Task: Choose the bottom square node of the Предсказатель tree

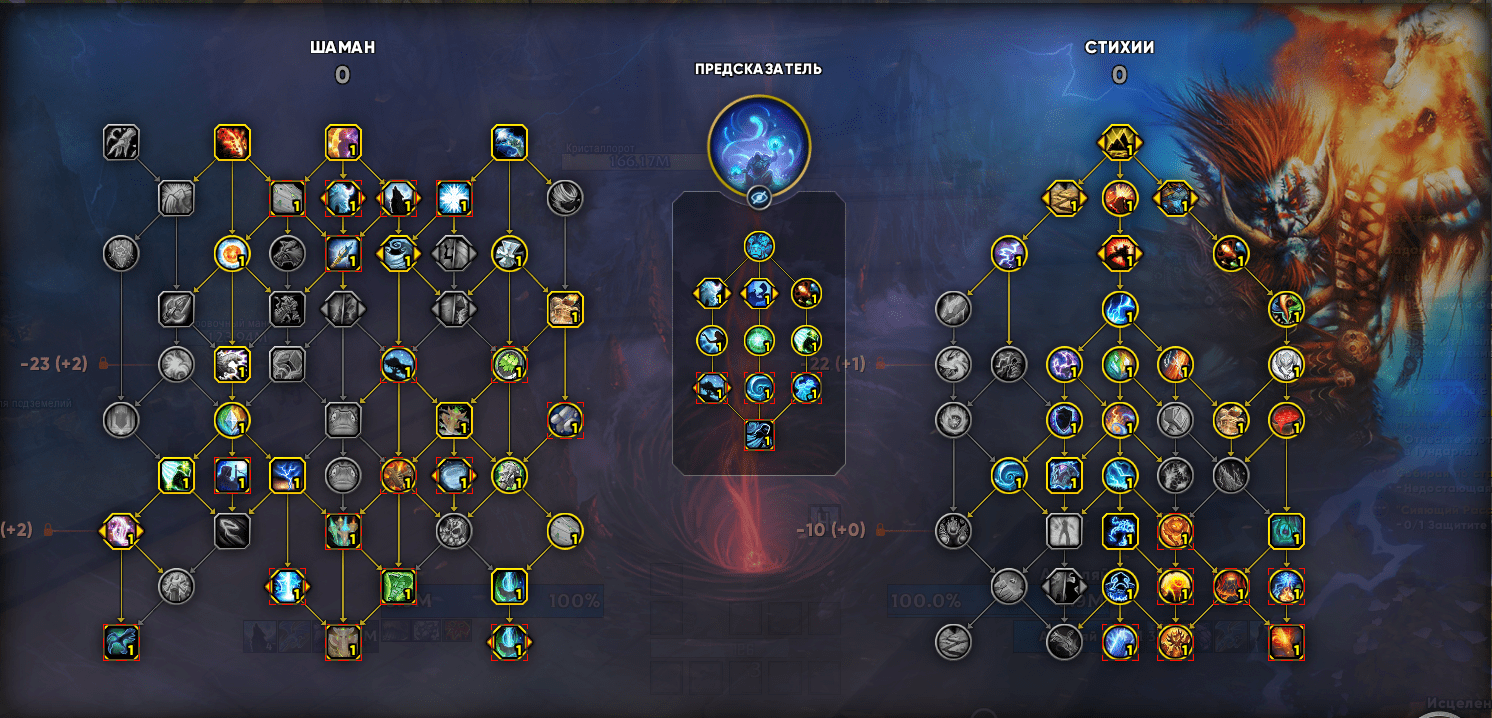Action: [x=759, y=434]
